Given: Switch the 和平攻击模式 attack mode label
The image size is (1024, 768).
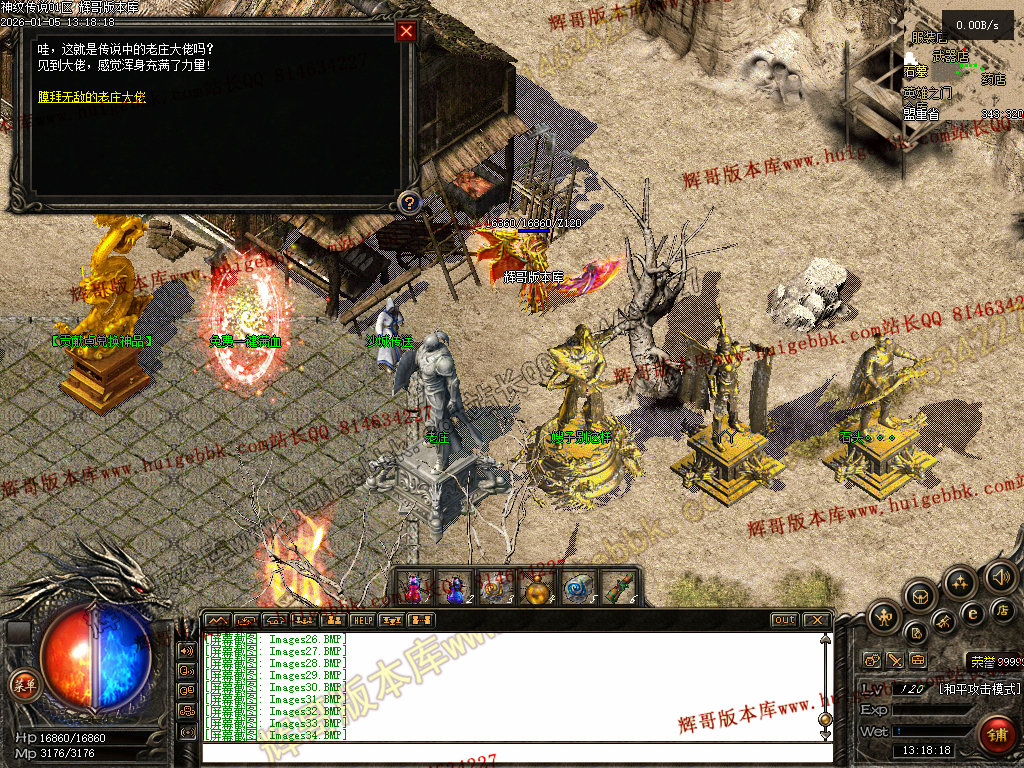Looking at the screenshot, I should tap(978, 689).
